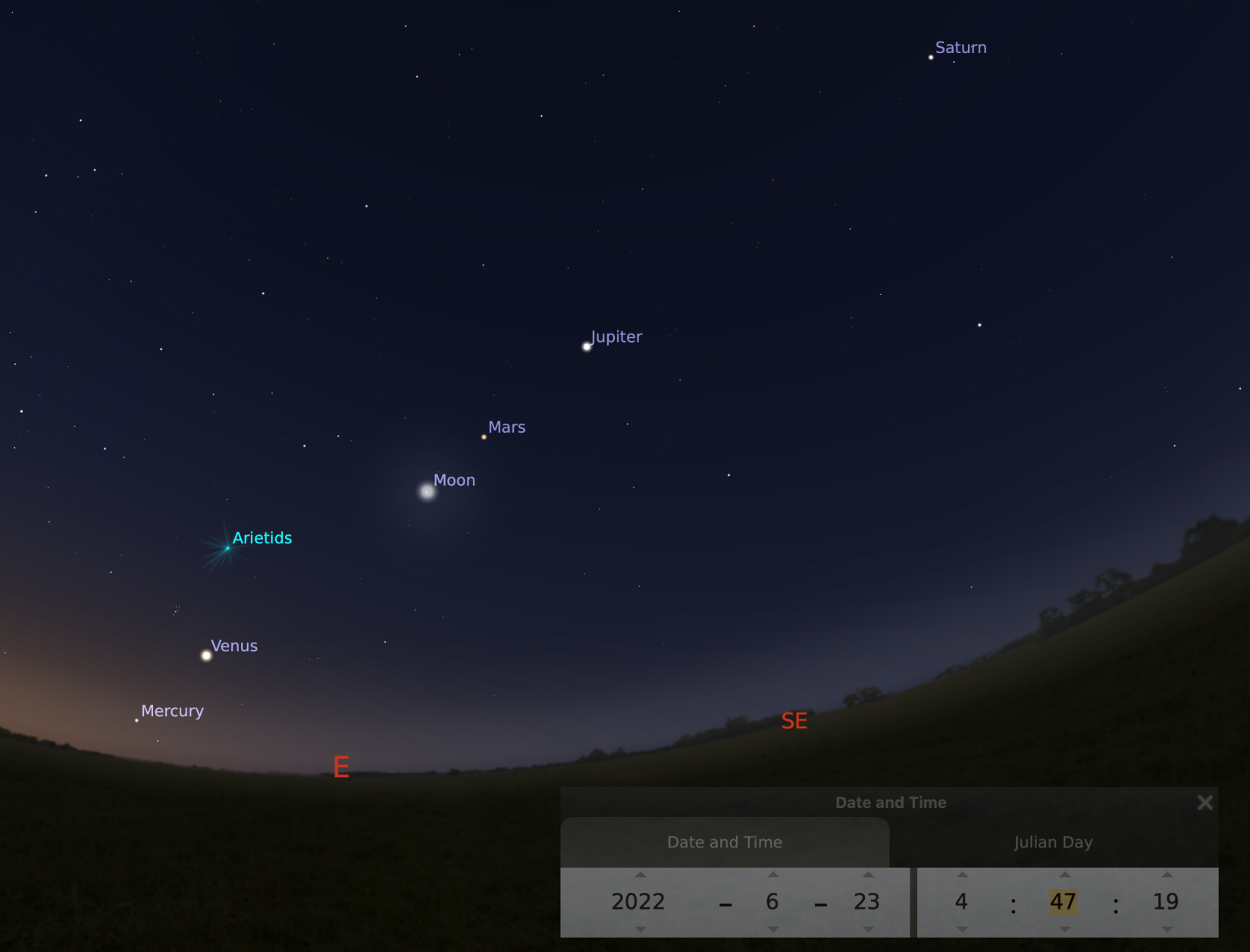Increase the day 23 with up arrow

[x=867, y=875]
